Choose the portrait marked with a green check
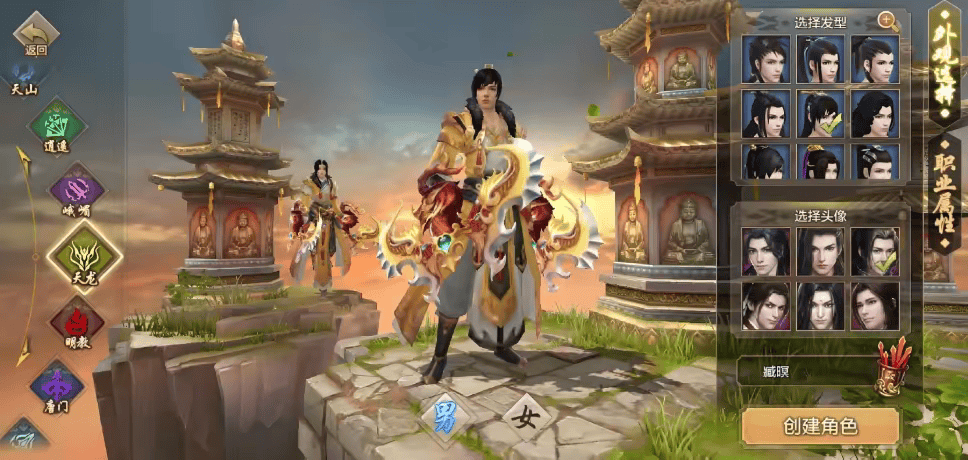Image resolution: width=968 pixels, height=460 pixels. pos(875,252)
